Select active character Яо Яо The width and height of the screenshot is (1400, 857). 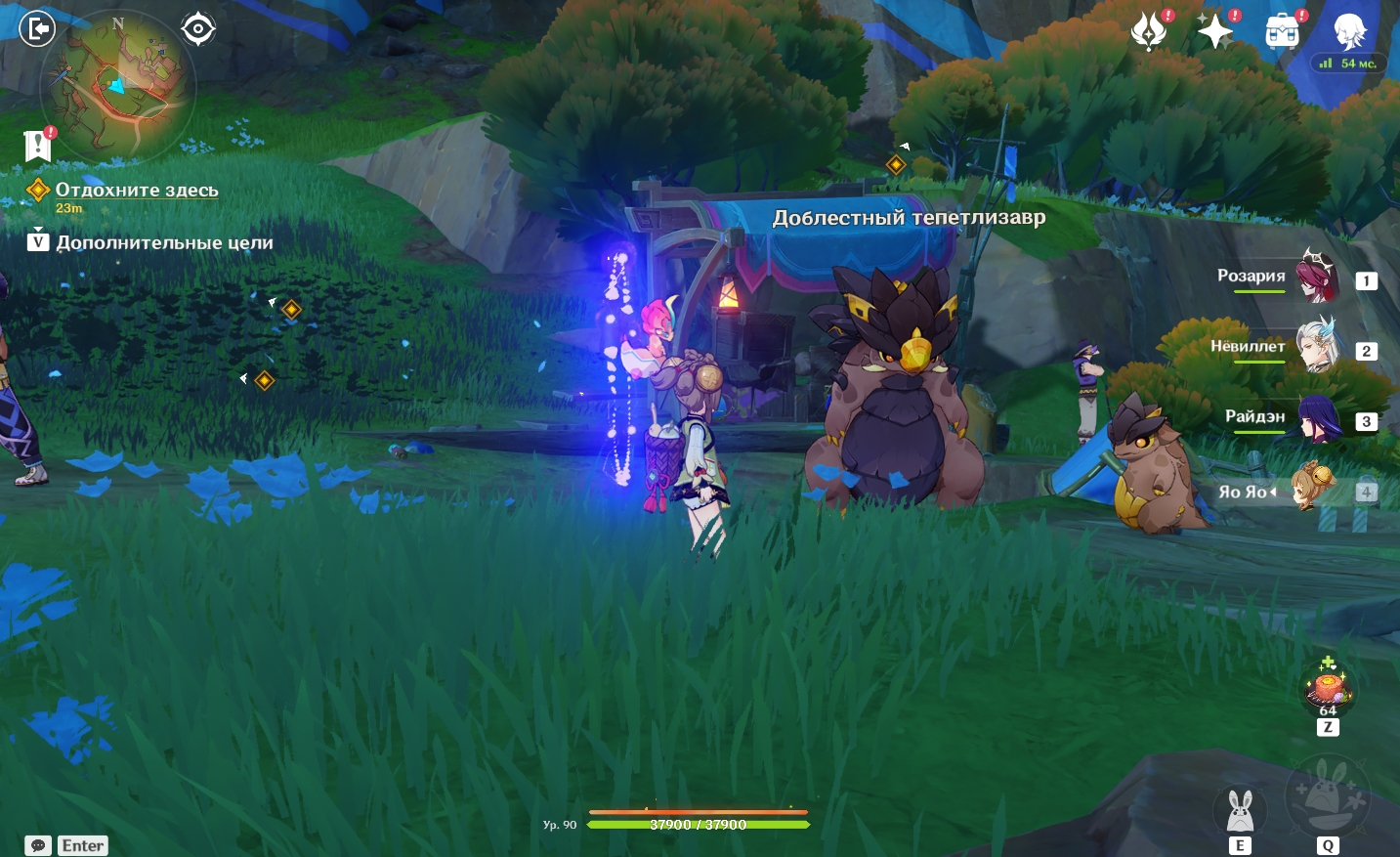[1313, 490]
